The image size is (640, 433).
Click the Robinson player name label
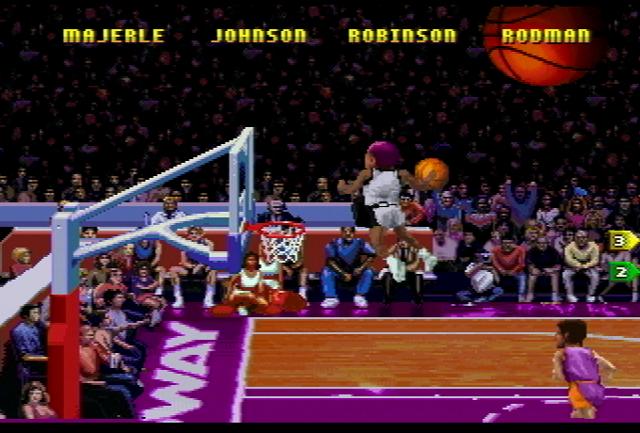tap(401, 36)
